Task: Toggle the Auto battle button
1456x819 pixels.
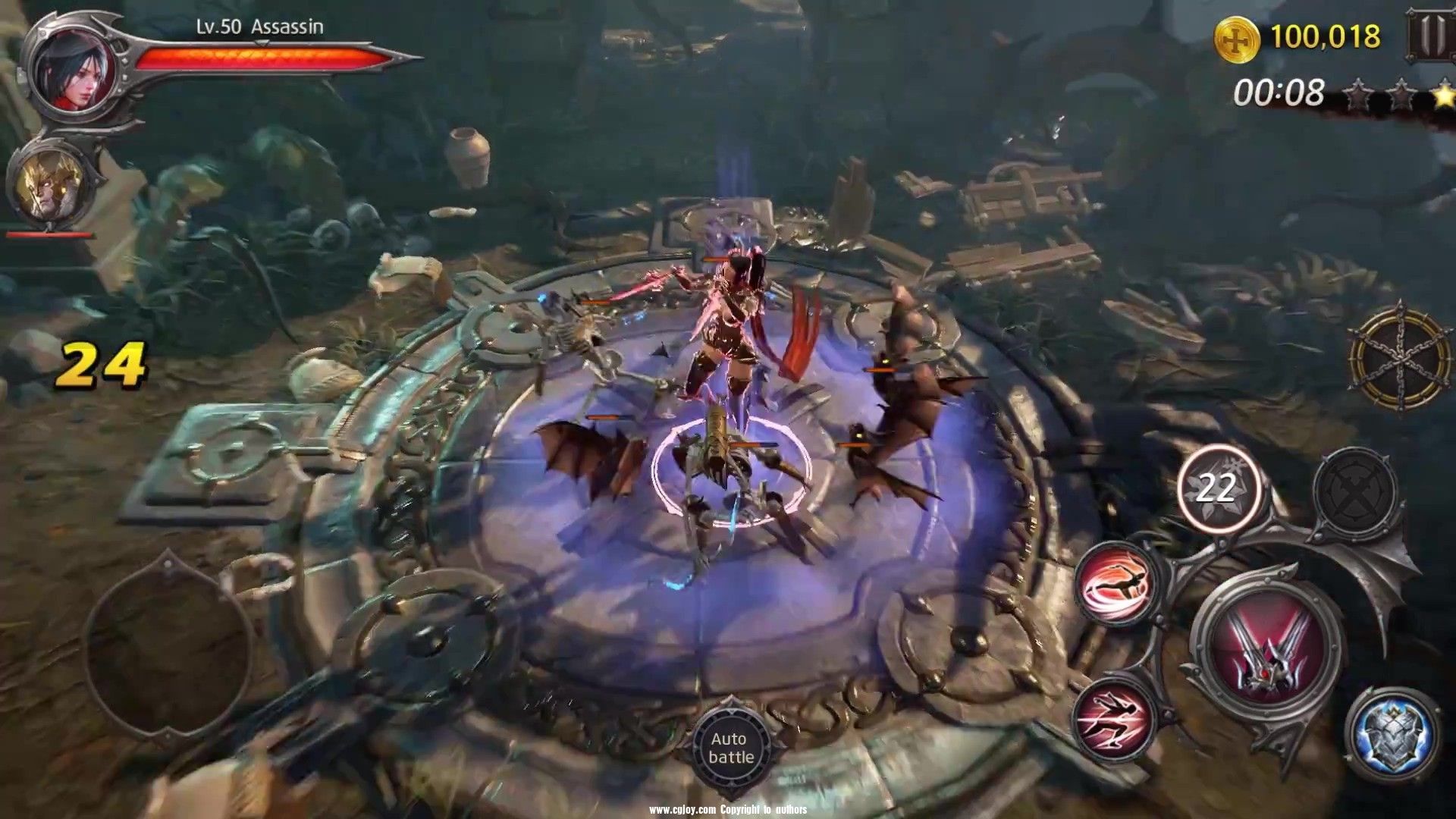Action: coord(731,748)
